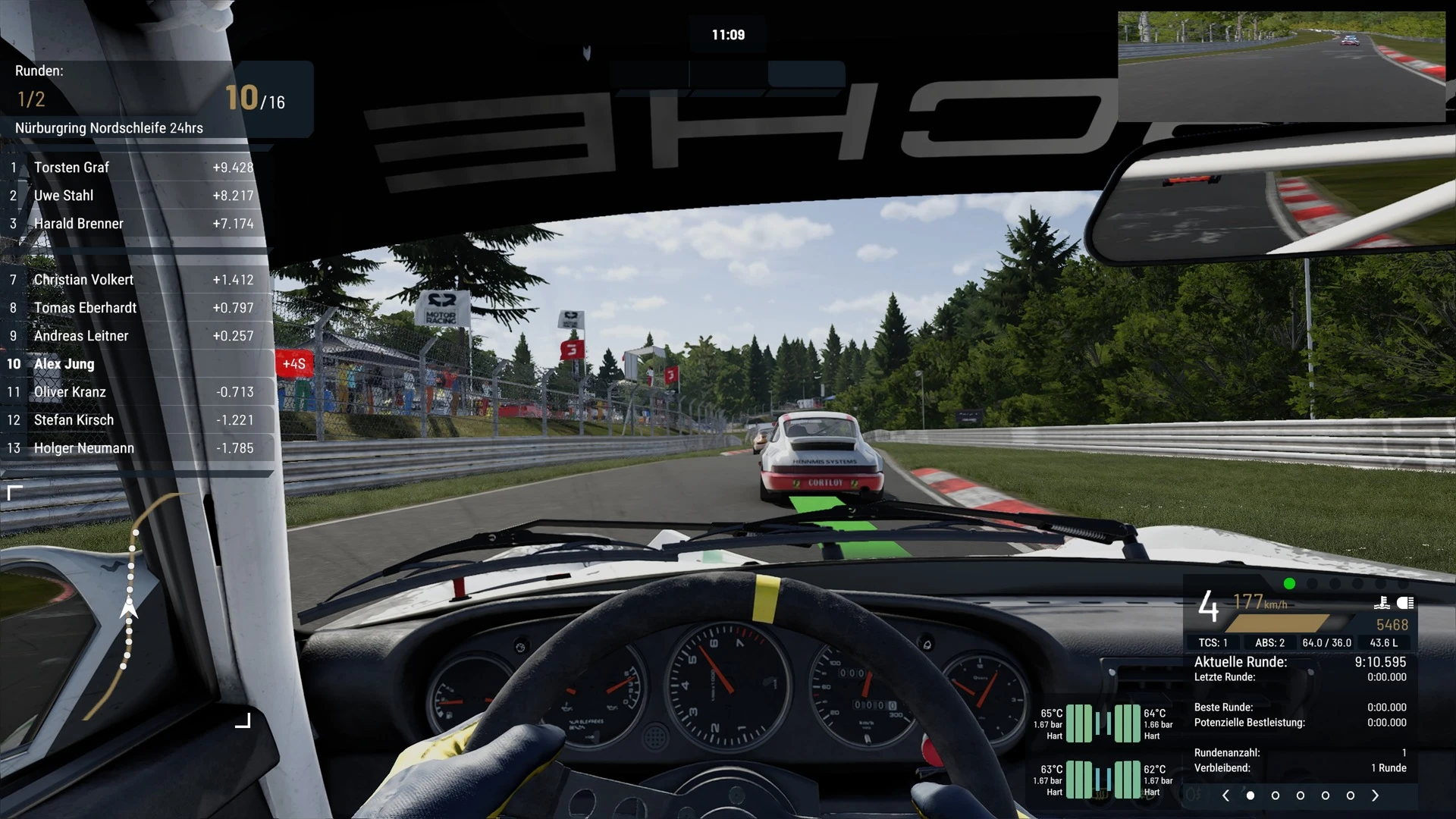Go to the previous info panel page
The width and height of the screenshot is (1456, 819).
pos(1225,795)
